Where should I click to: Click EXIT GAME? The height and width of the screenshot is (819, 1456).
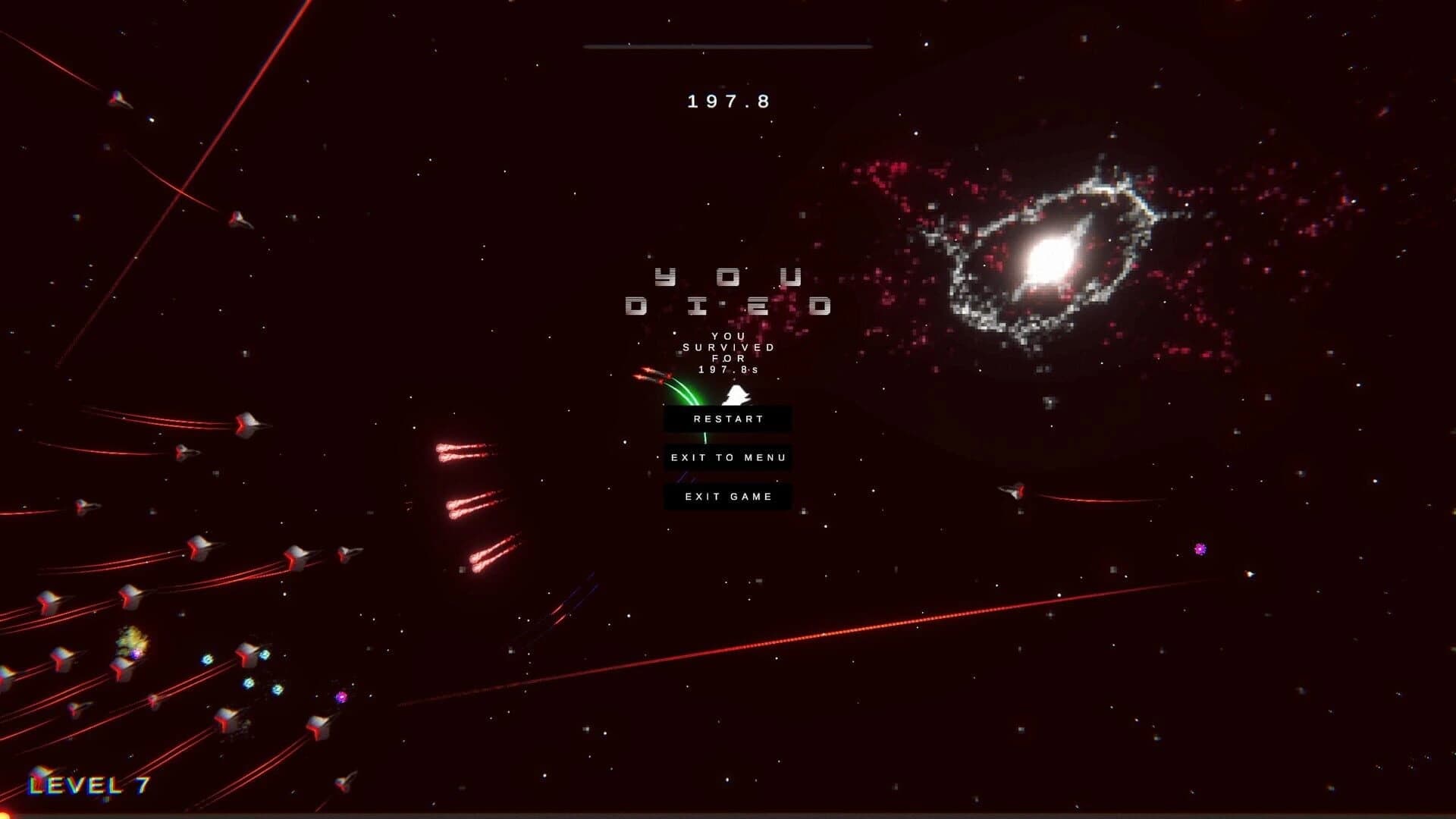[x=727, y=495]
